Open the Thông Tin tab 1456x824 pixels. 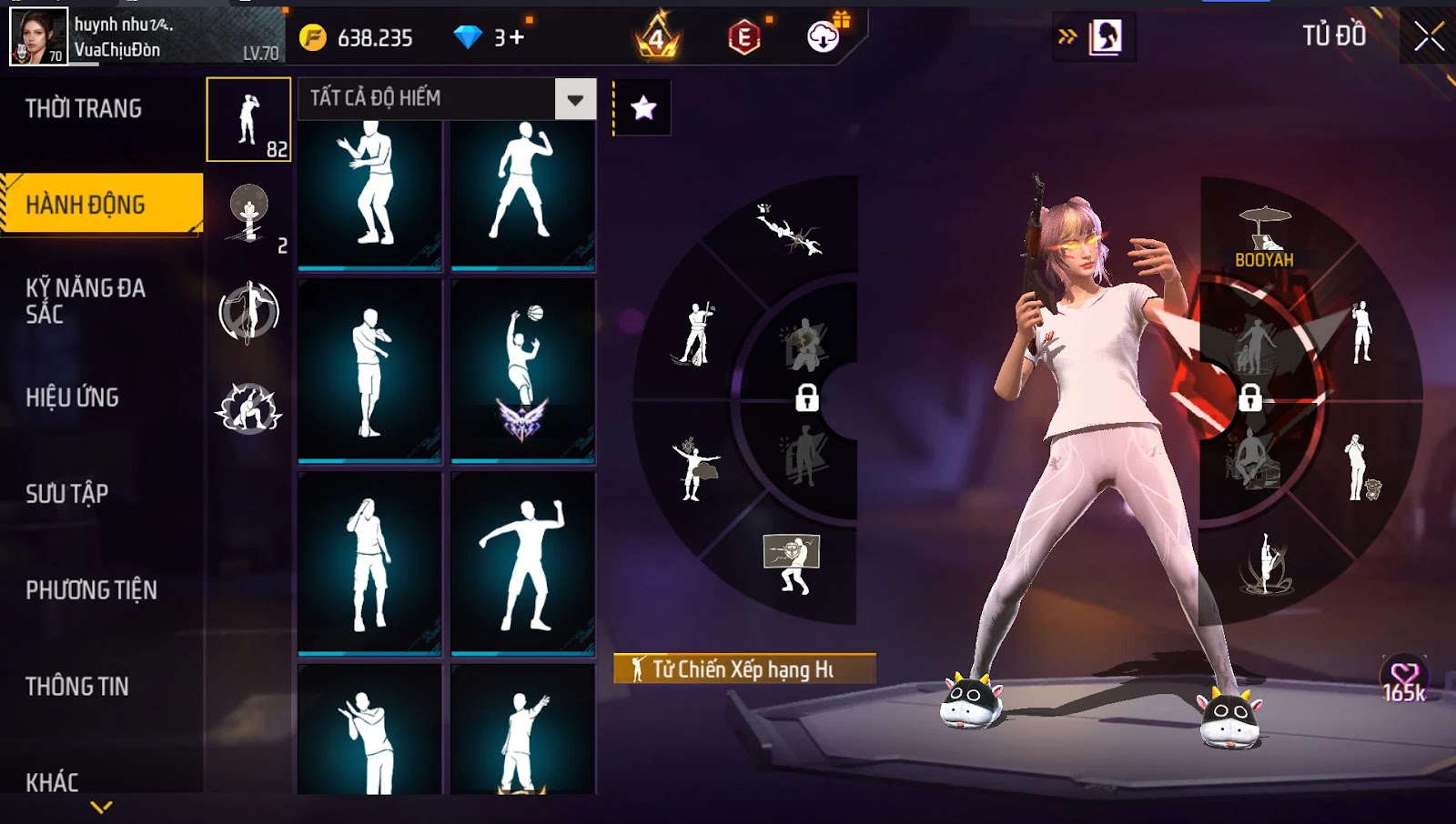point(77,687)
